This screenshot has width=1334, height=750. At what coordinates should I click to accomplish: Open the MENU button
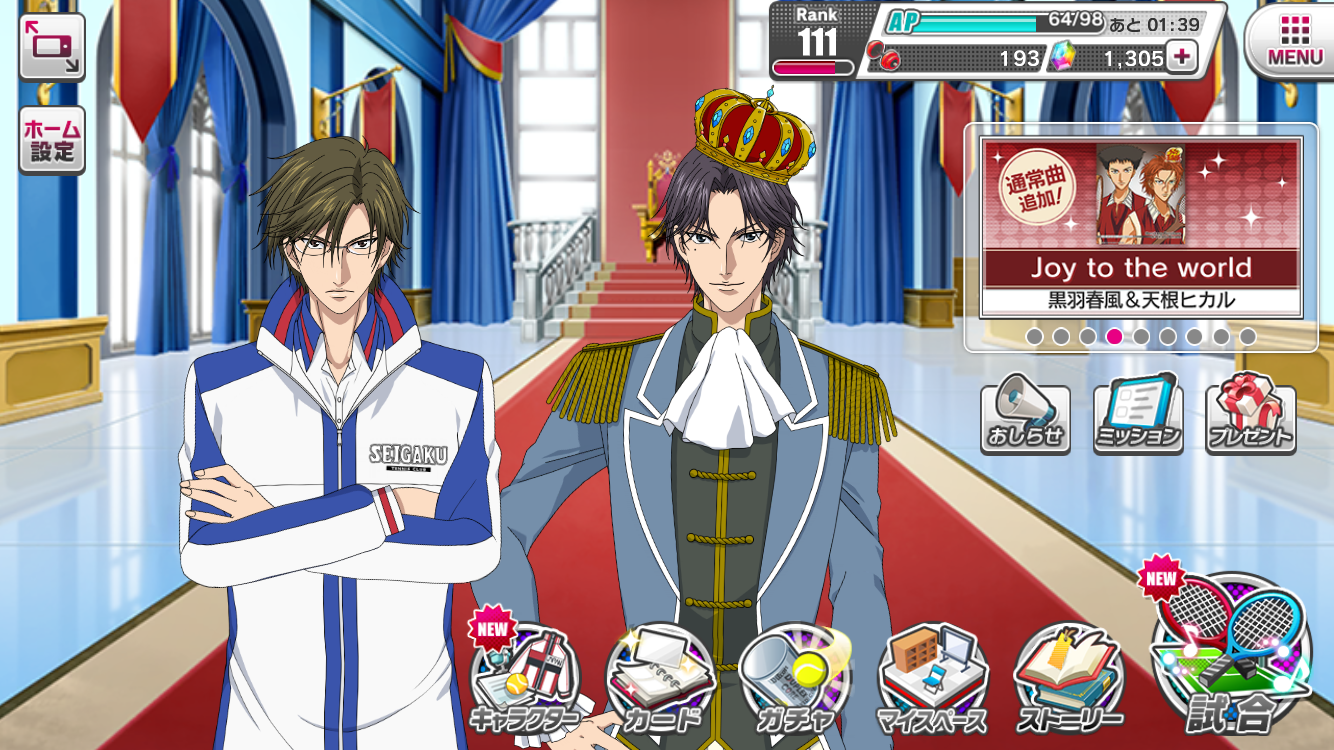click(x=1294, y=40)
